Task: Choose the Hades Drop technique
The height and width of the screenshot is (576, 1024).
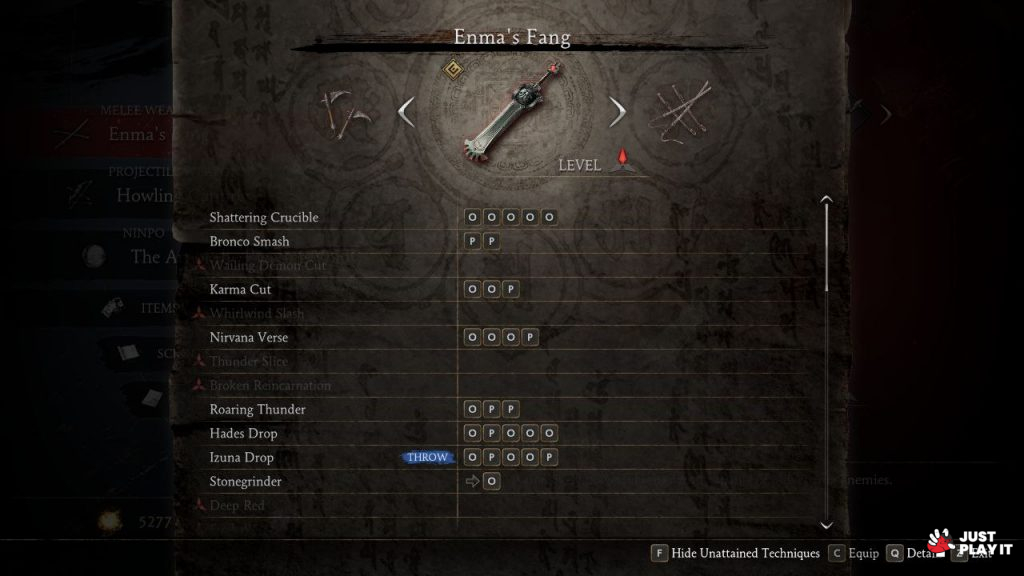Action: pos(244,433)
